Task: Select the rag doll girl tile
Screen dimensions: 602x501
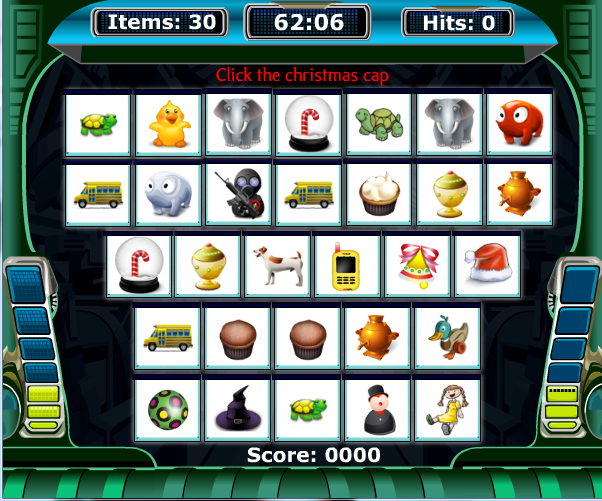Action: click(447, 409)
